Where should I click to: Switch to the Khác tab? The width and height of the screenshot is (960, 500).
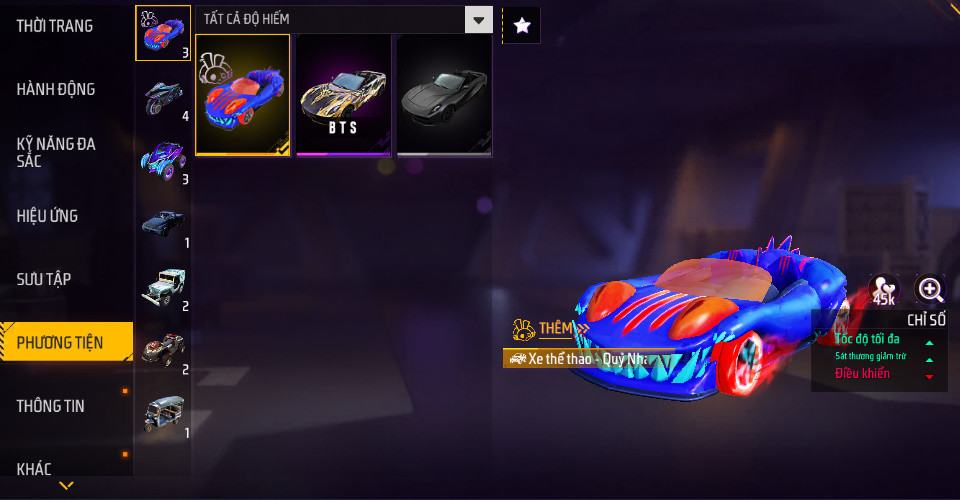click(34, 468)
